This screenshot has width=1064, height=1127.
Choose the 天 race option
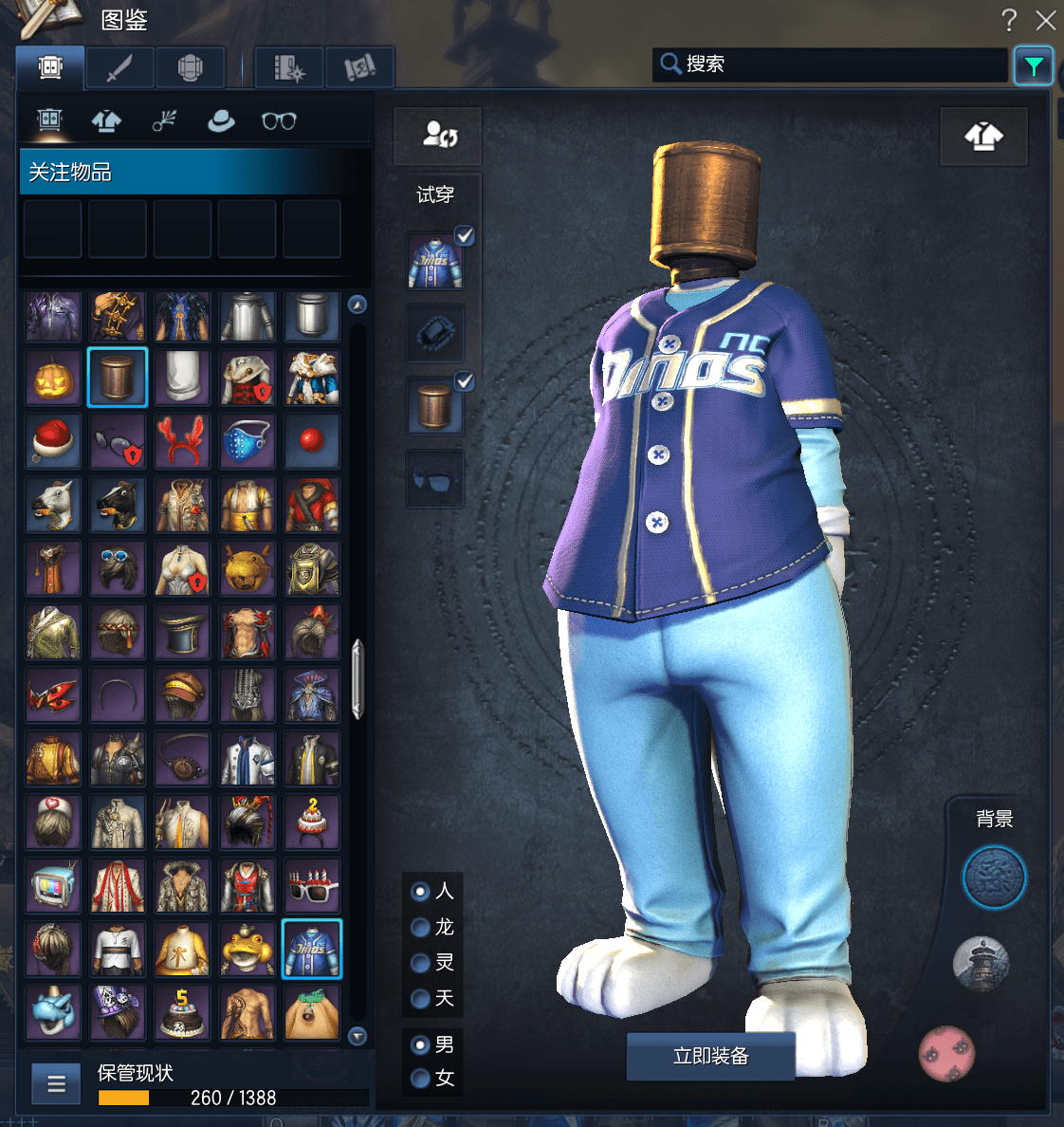click(421, 998)
